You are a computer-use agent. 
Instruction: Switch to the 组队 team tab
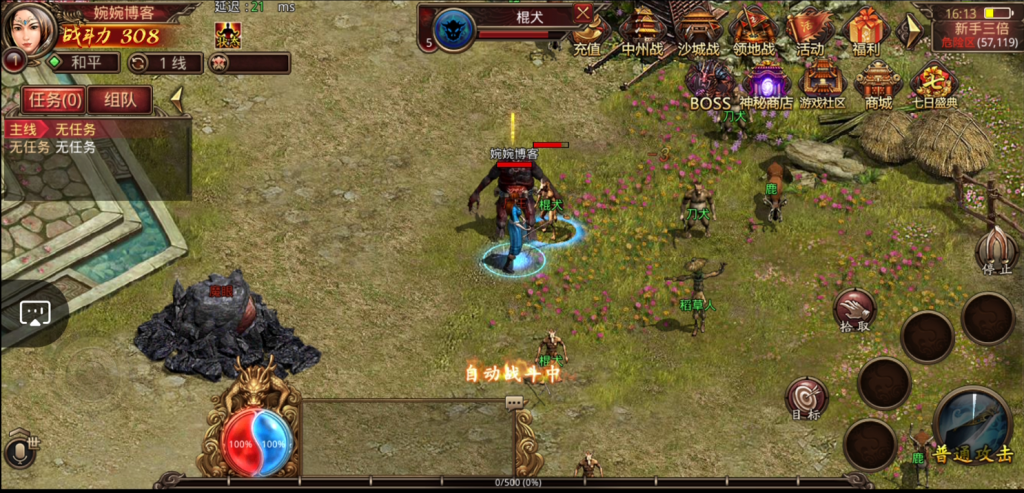[120, 99]
